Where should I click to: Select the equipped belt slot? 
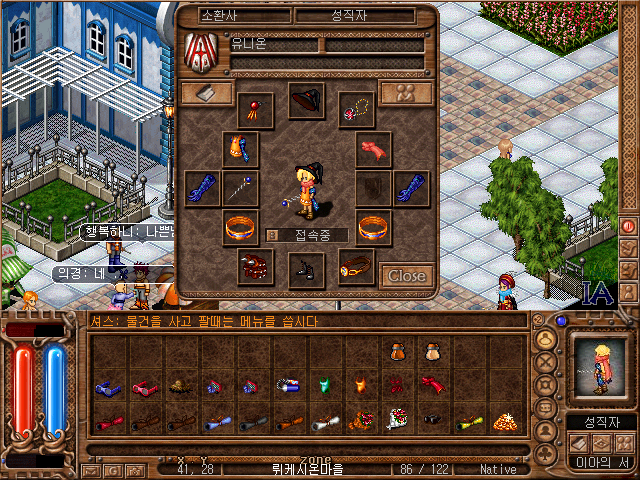[x=356, y=266]
